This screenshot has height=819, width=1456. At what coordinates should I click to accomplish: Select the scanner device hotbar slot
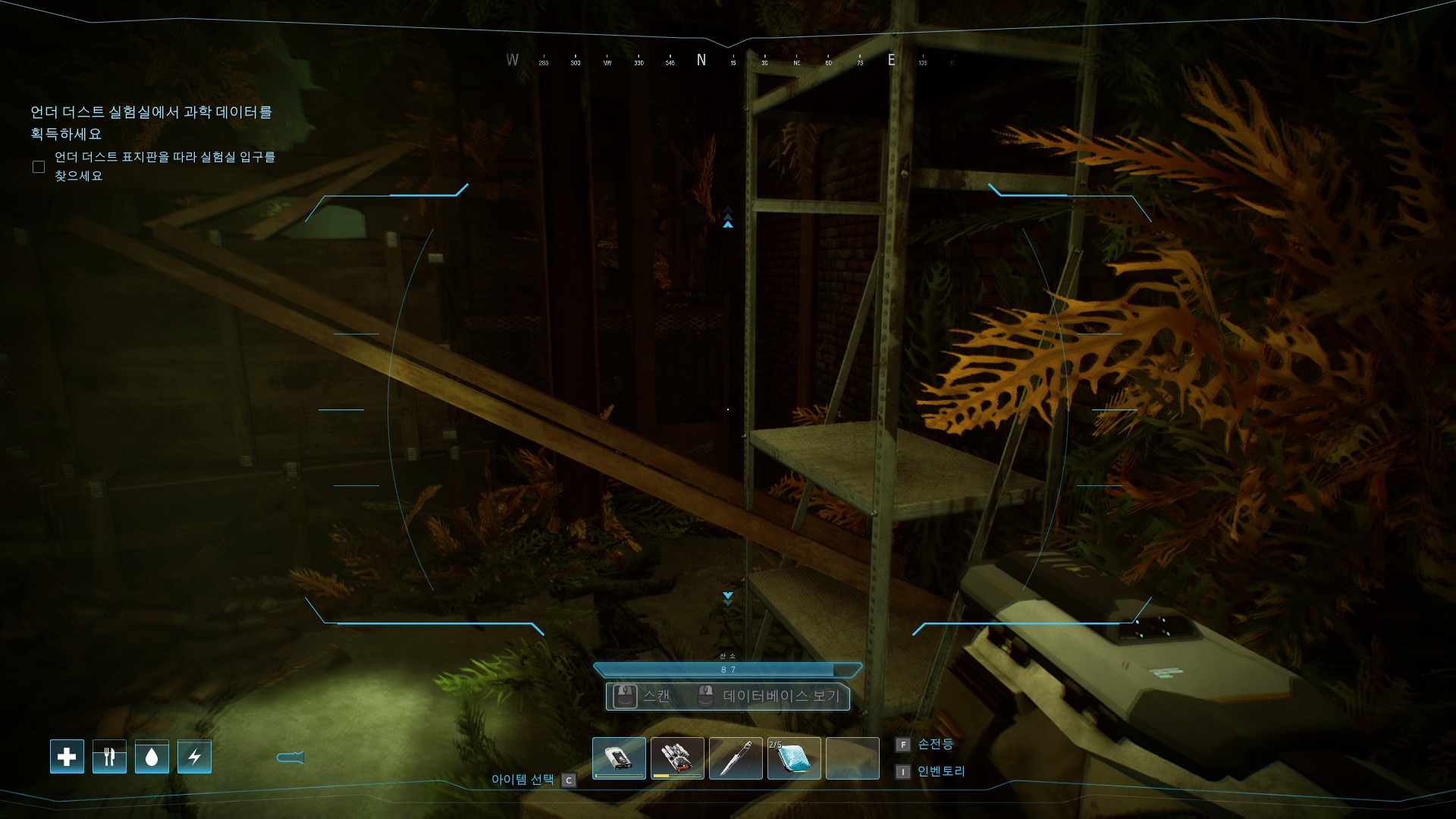click(619, 758)
